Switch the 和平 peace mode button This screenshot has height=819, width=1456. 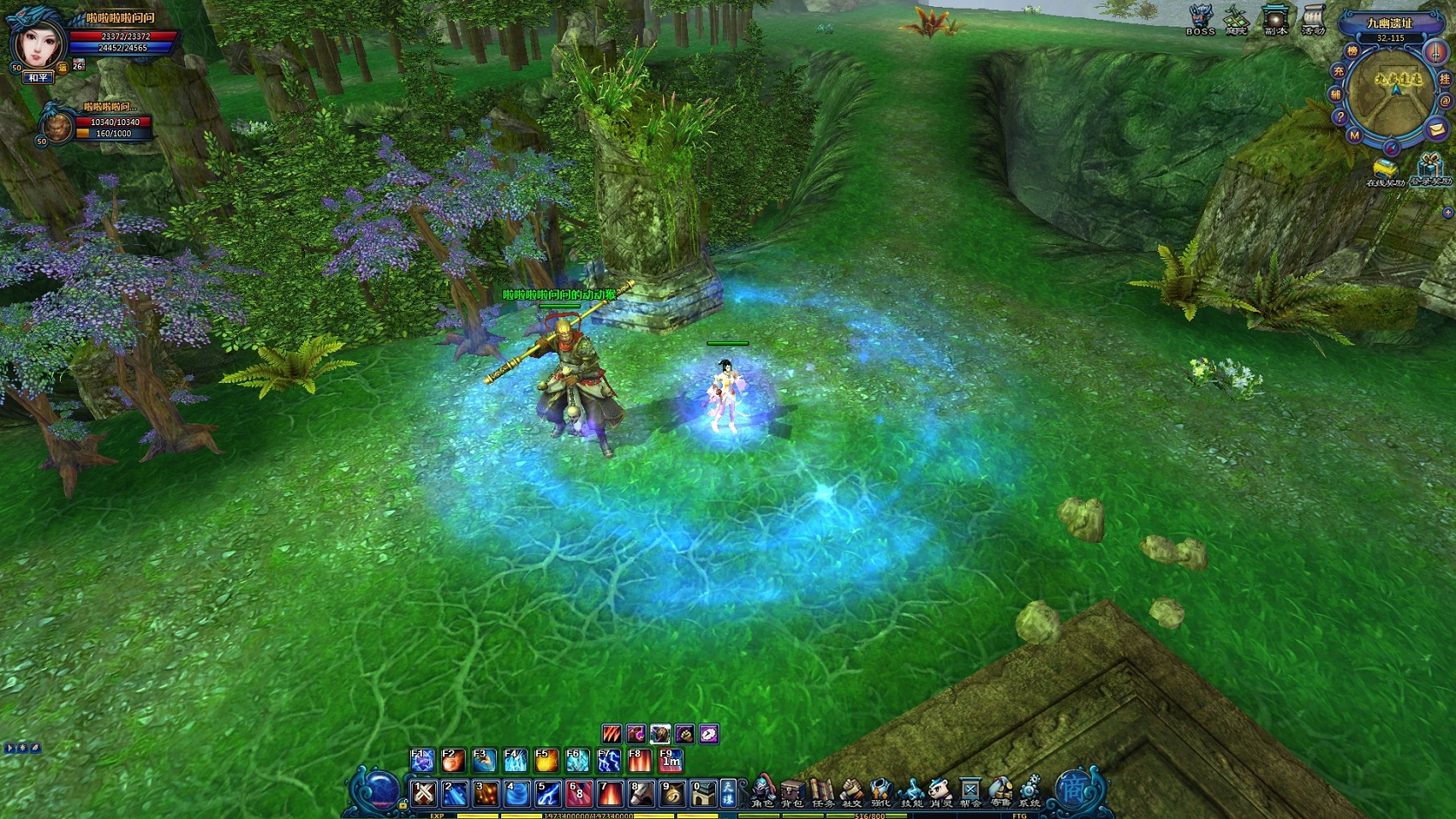tap(39, 78)
